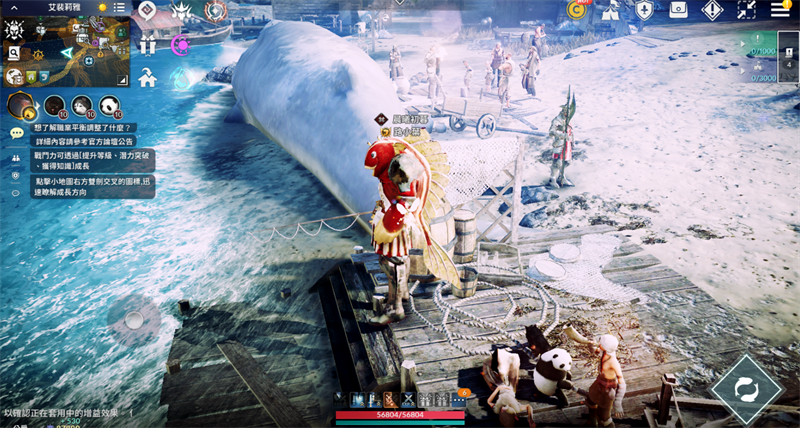The width and height of the screenshot is (800, 428).
Task: Open the hamburger main menu
Action: [780, 10]
